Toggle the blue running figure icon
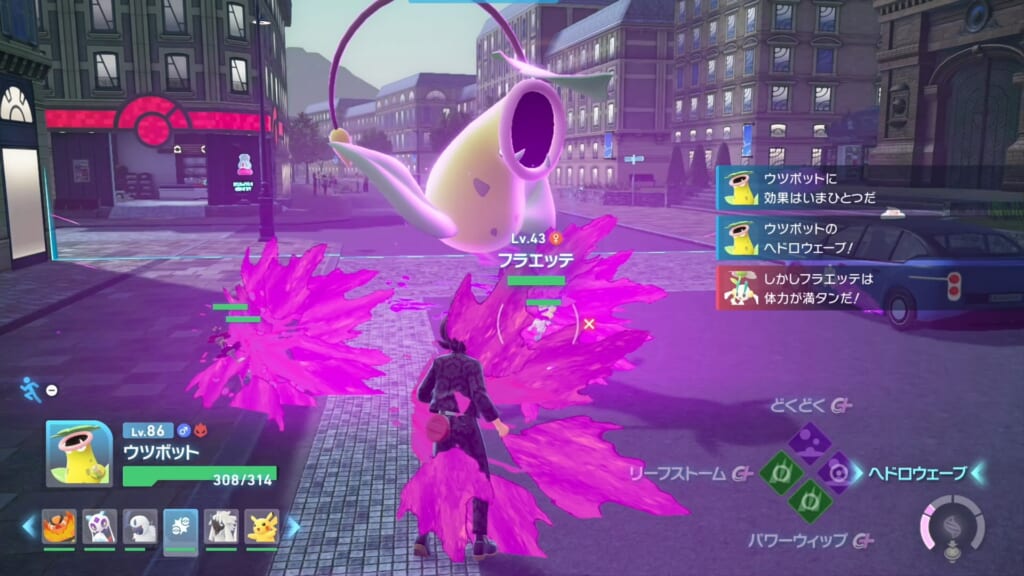 point(32,389)
